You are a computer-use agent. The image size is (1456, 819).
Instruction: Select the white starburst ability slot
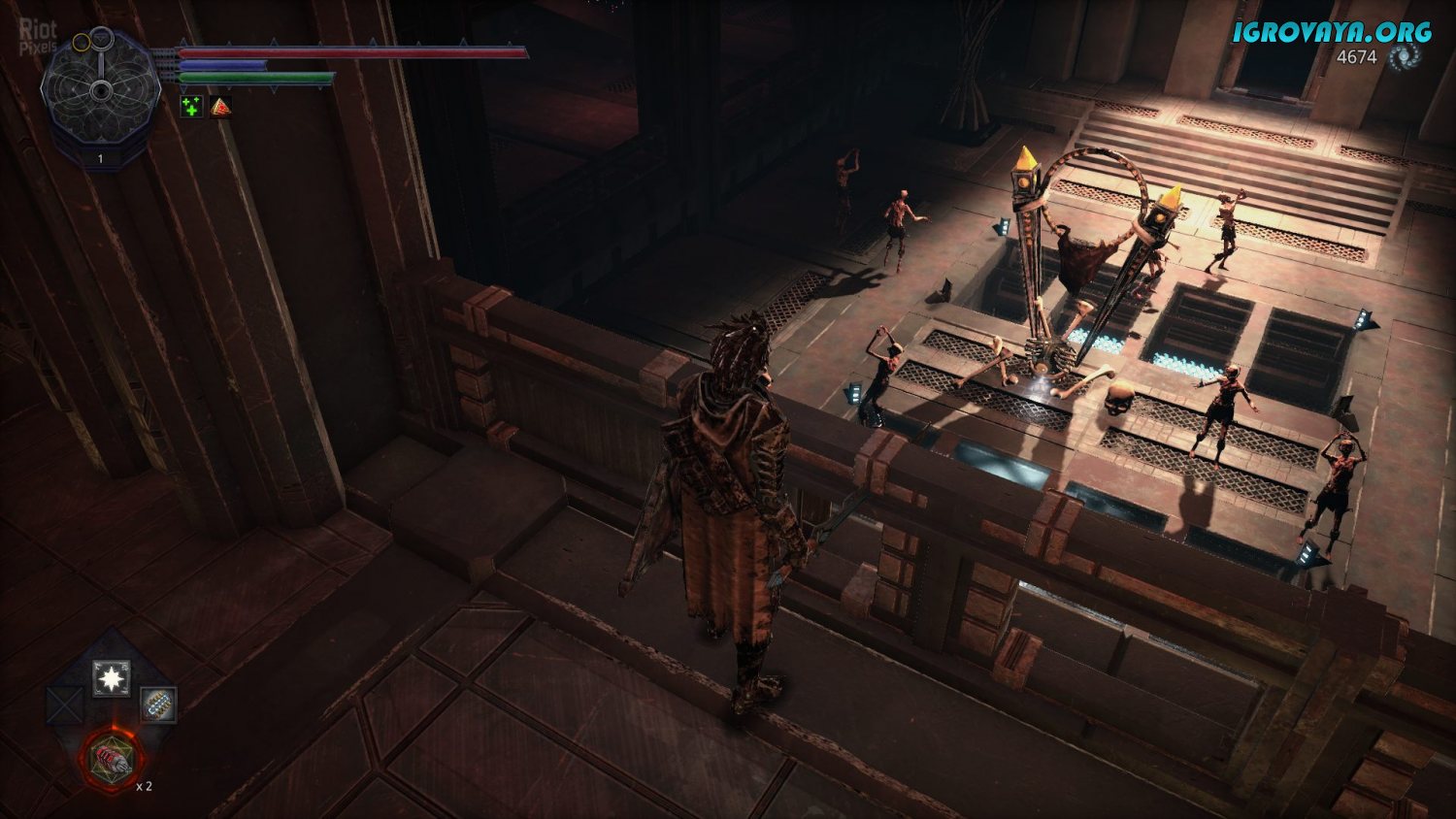click(112, 678)
